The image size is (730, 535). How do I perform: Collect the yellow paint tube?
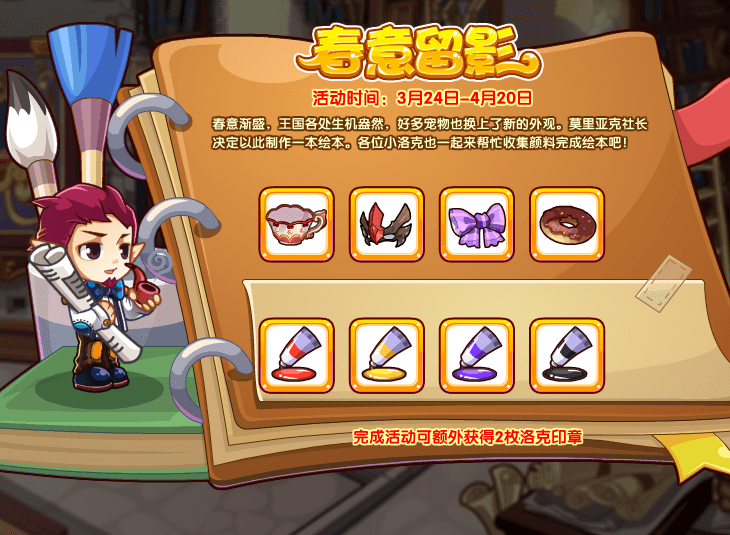[386, 356]
